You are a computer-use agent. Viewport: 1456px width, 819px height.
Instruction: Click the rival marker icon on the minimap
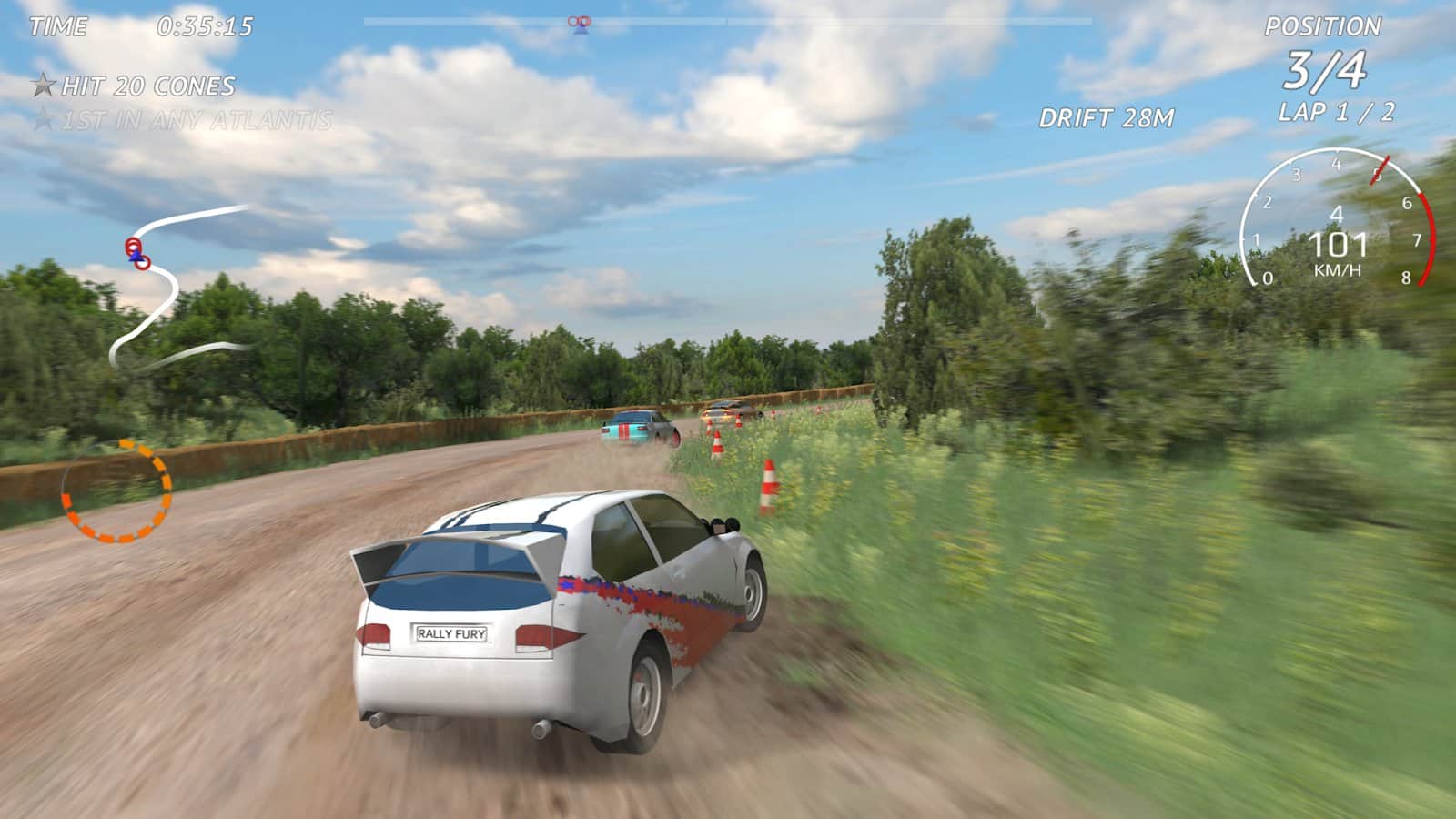click(133, 243)
